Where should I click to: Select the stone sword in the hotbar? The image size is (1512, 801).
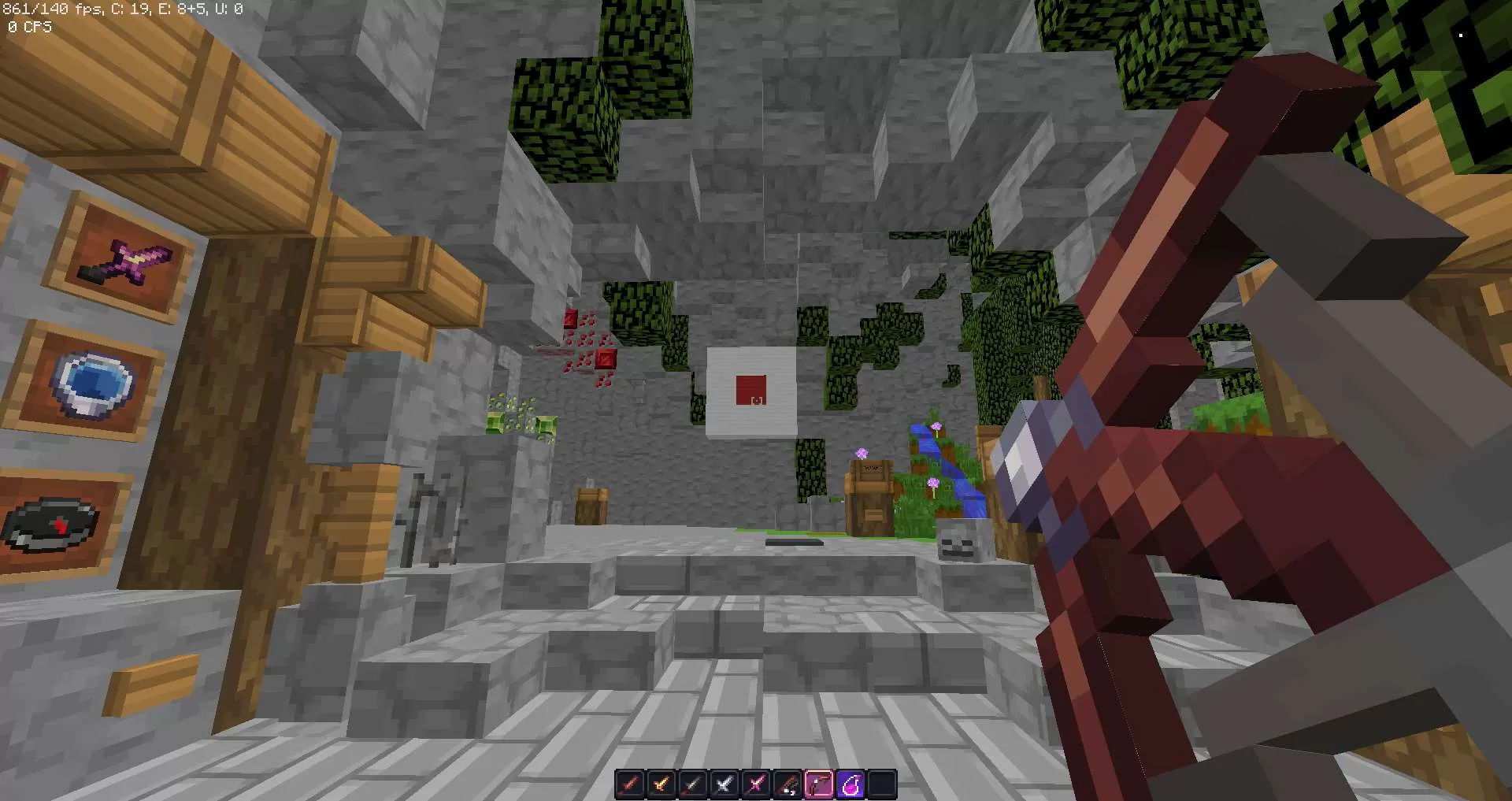[x=693, y=782]
